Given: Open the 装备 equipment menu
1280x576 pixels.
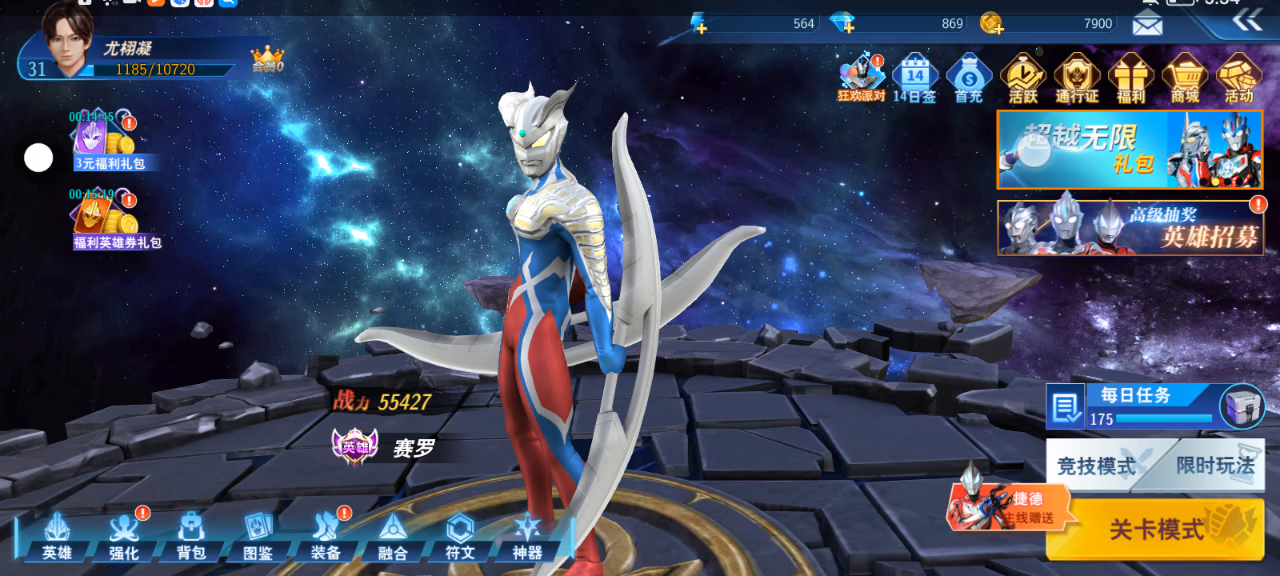Looking at the screenshot, I should (326, 537).
